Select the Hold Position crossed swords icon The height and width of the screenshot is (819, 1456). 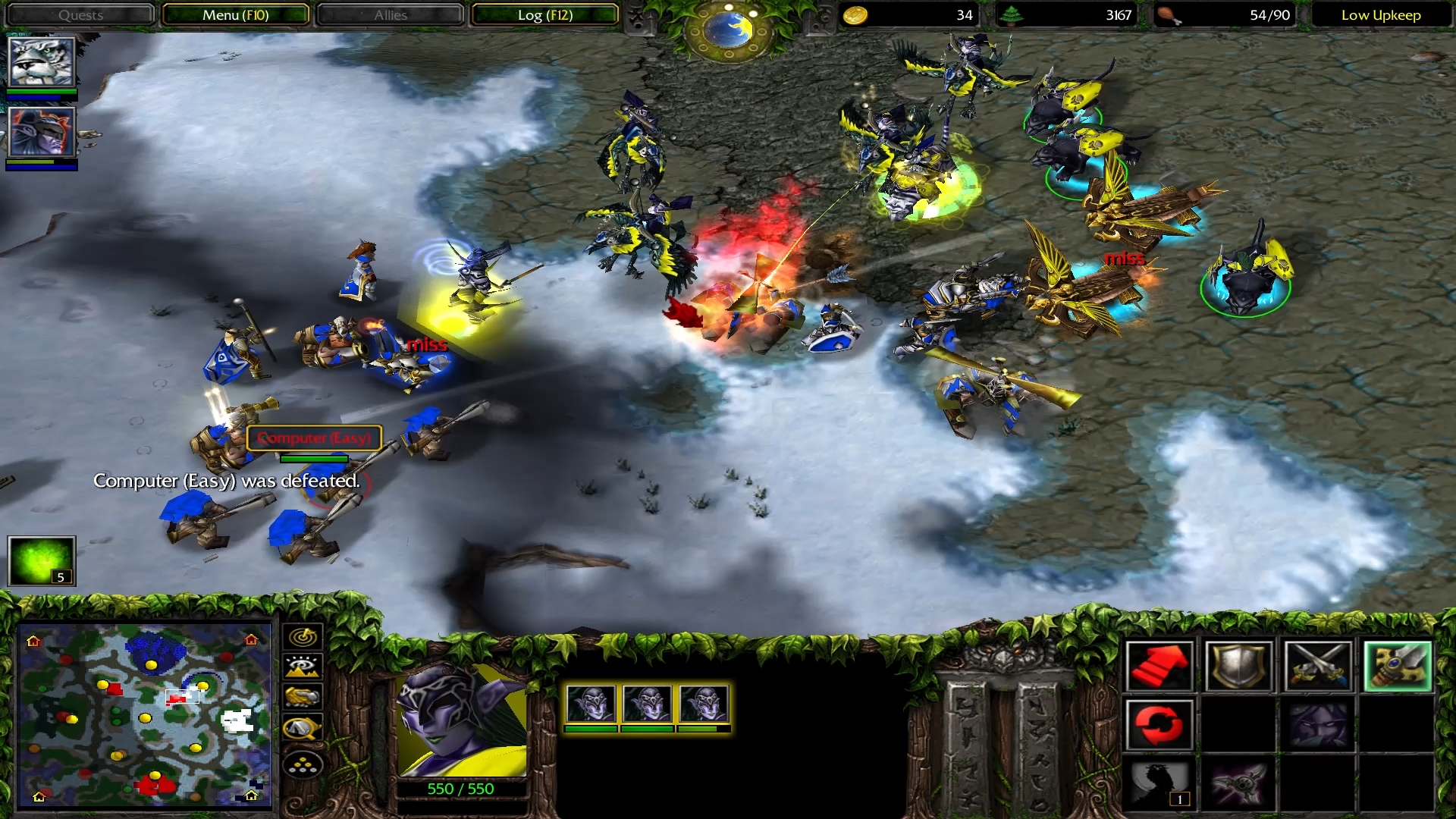(x=1317, y=667)
